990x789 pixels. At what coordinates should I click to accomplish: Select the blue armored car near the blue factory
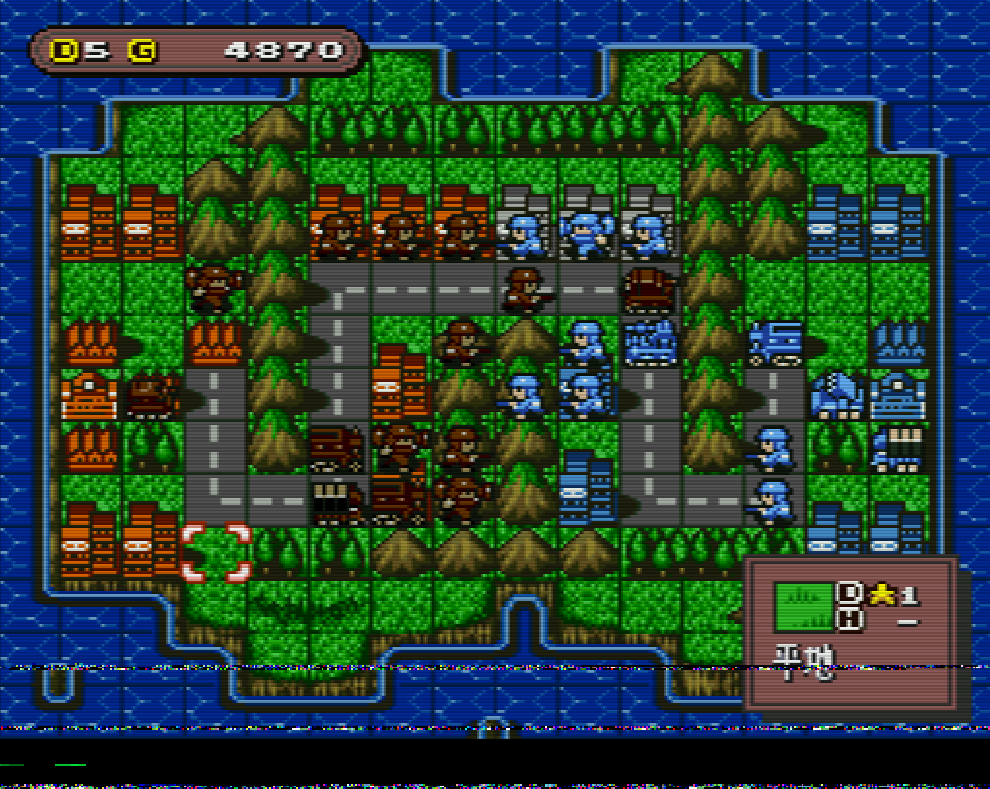775,341
